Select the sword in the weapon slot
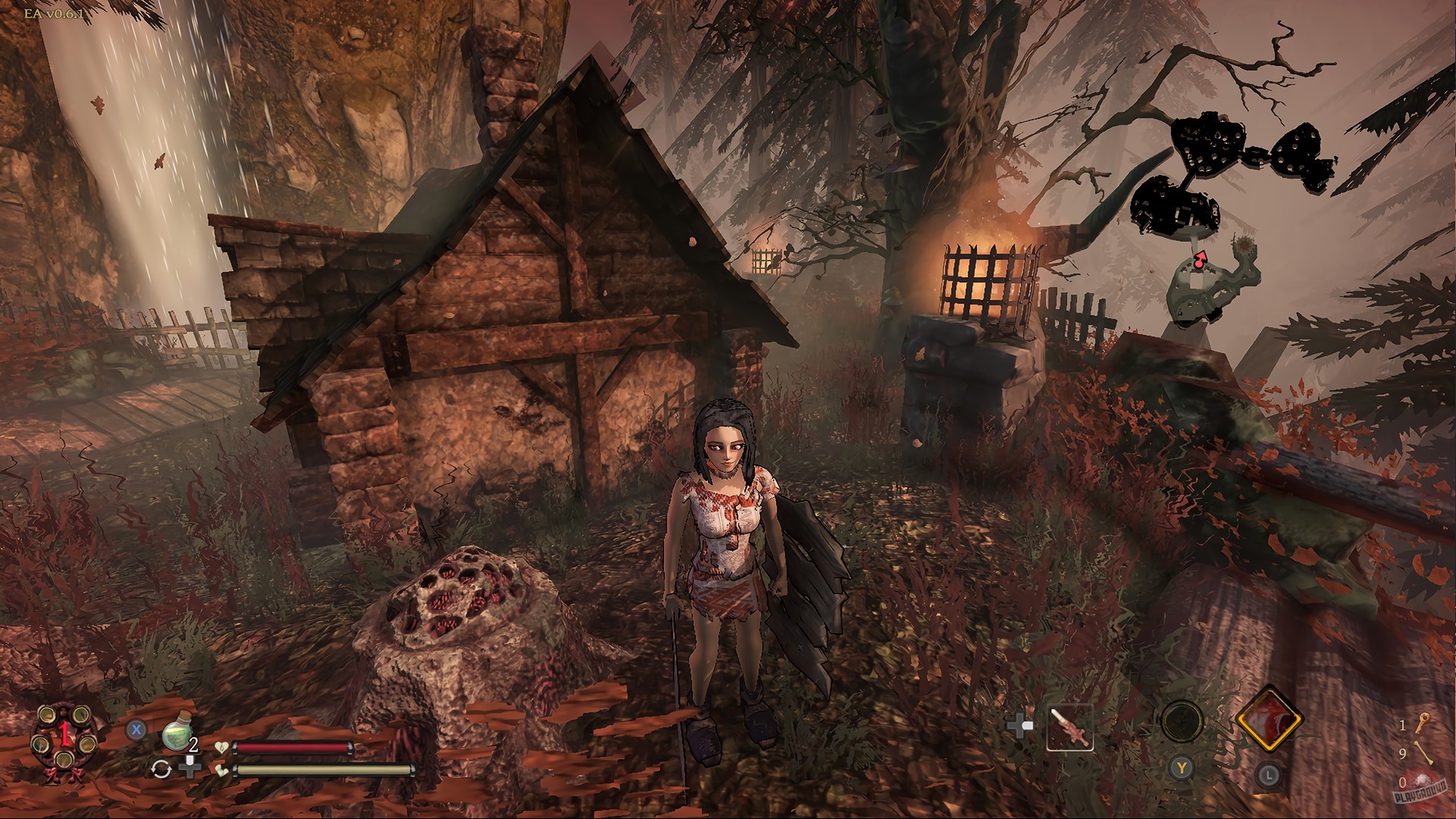Screen dimensions: 1456x819 coord(1072,727)
